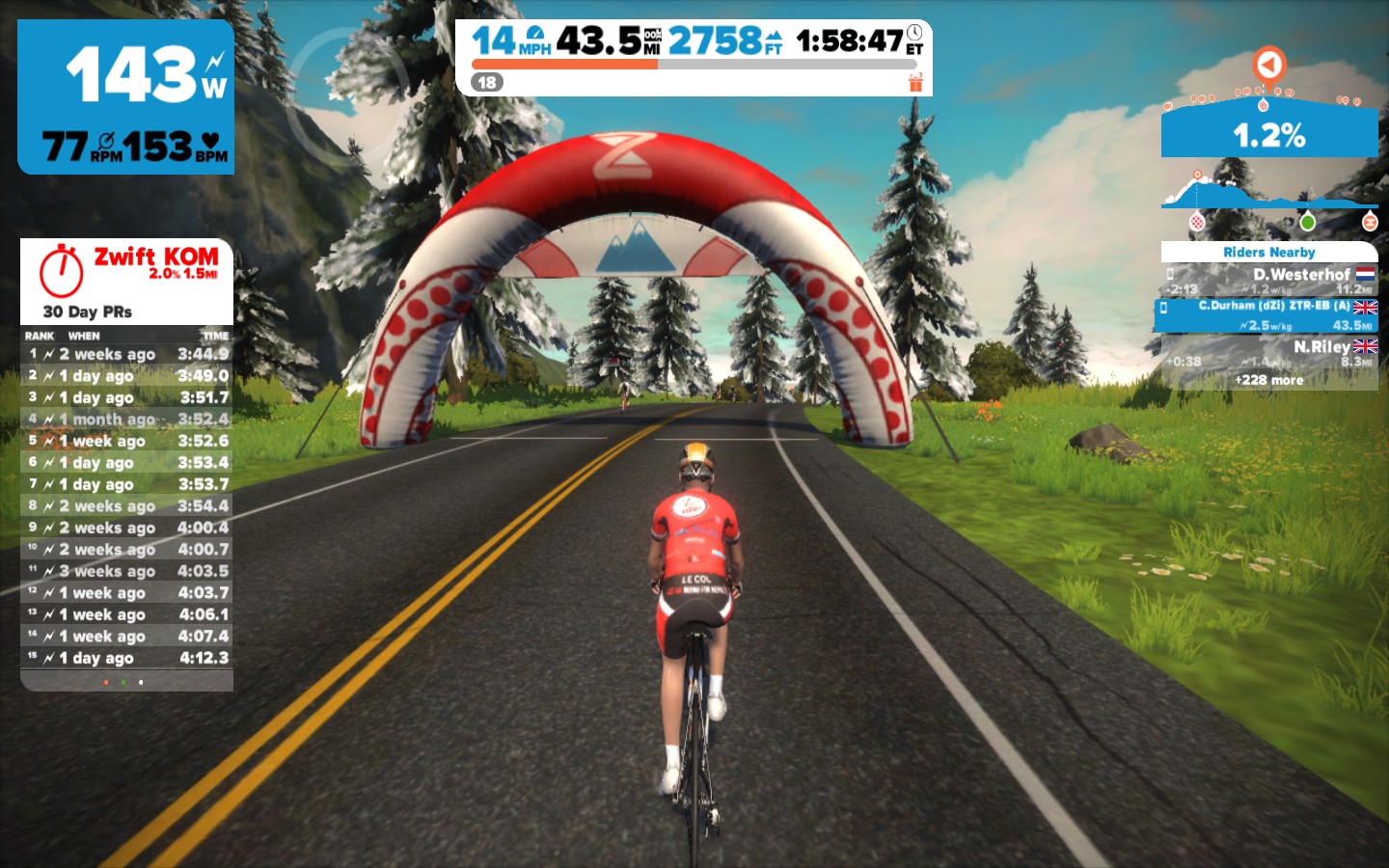
Task: Select rider D.Westerhof in Riders Nearby
Action: (x=1269, y=281)
